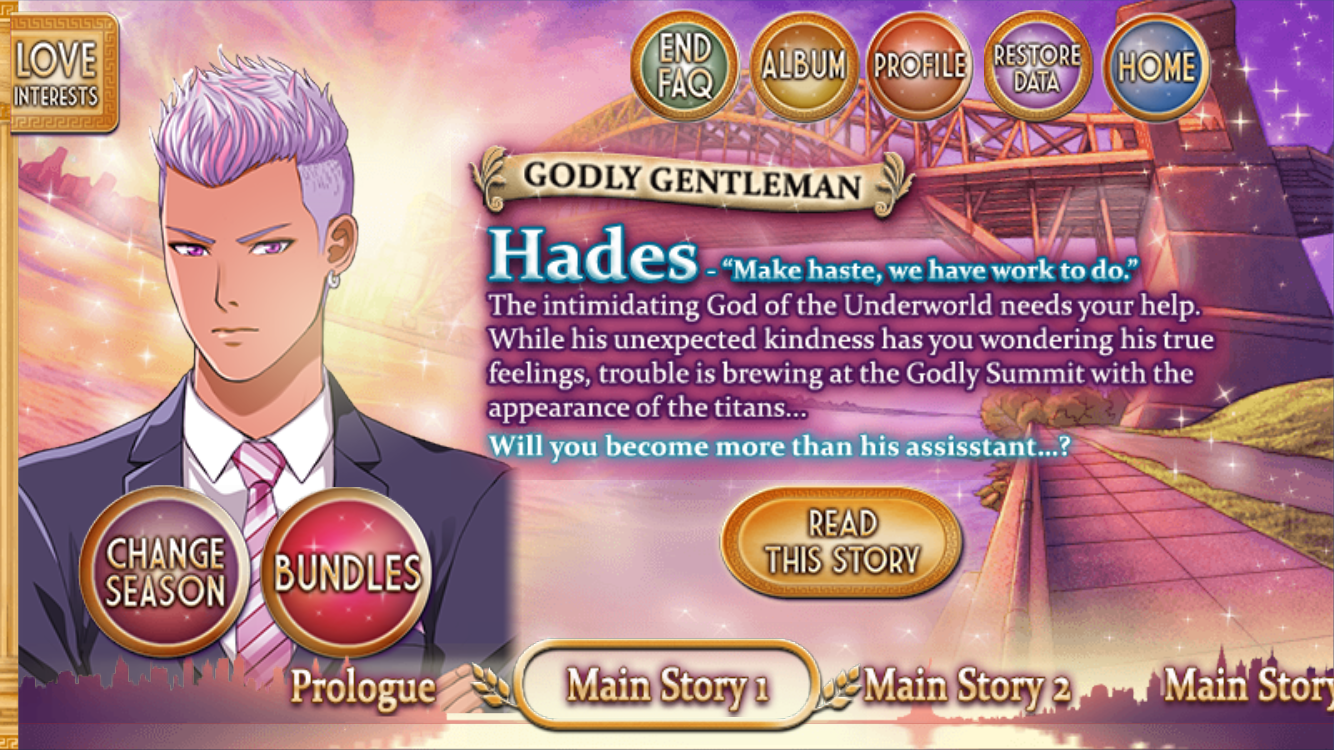Open the ALBUM gallery
The height and width of the screenshot is (750, 1334).
click(x=801, y=65)
